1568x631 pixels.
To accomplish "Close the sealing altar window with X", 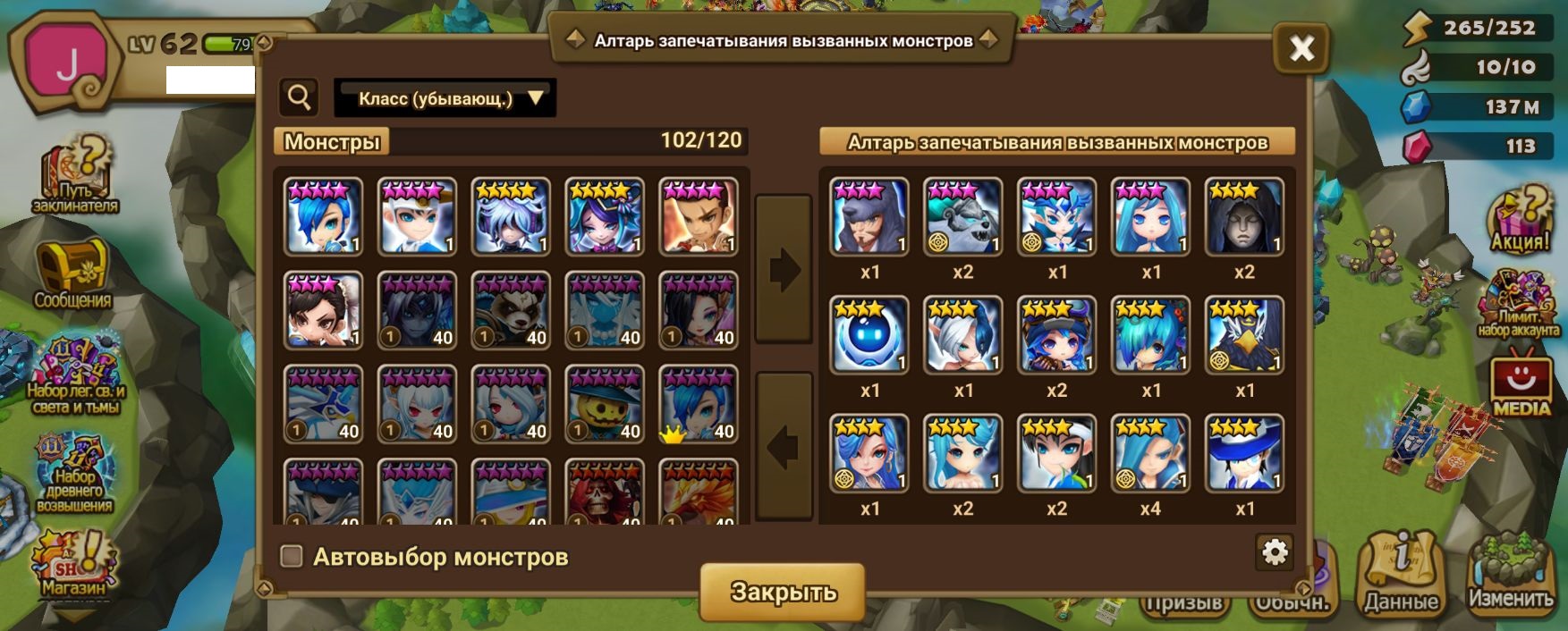I will (x=1301, y=48).
